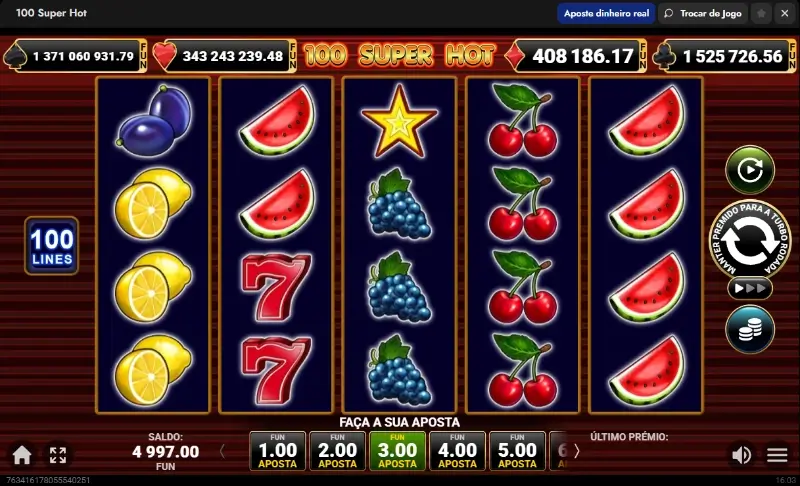Go to the home screen via house icon
The height and width of the screenshot is (486, 800).
[x=22, y=456]
